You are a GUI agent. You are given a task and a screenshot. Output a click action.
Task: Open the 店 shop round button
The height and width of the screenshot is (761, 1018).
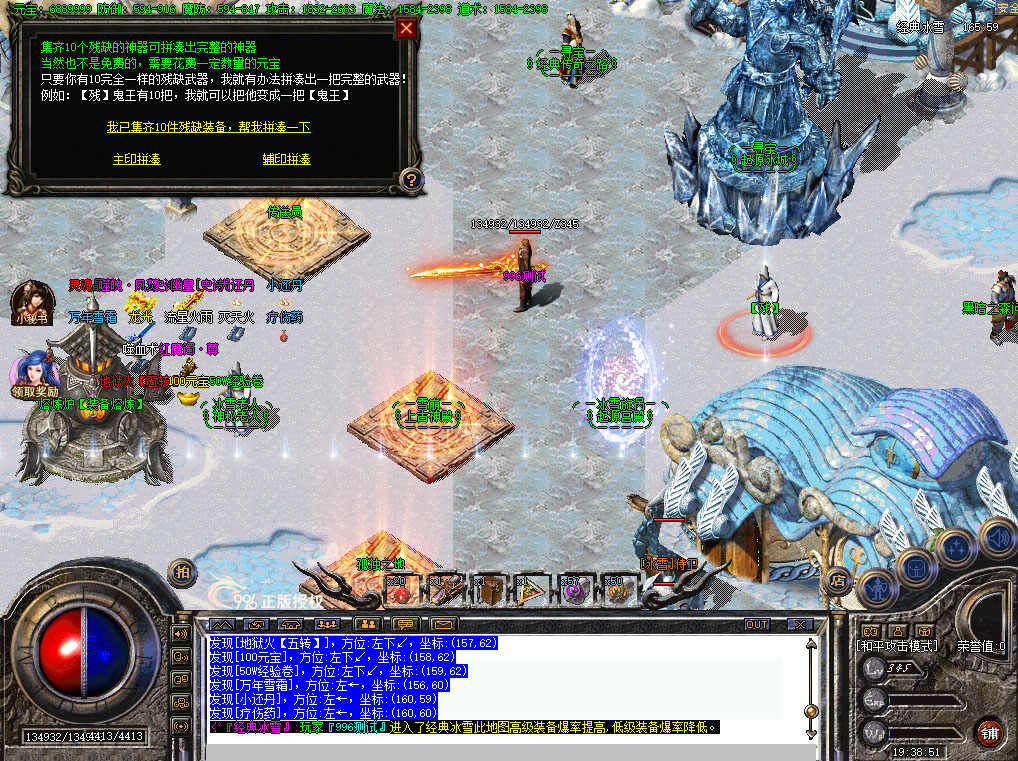pos(838,580)
